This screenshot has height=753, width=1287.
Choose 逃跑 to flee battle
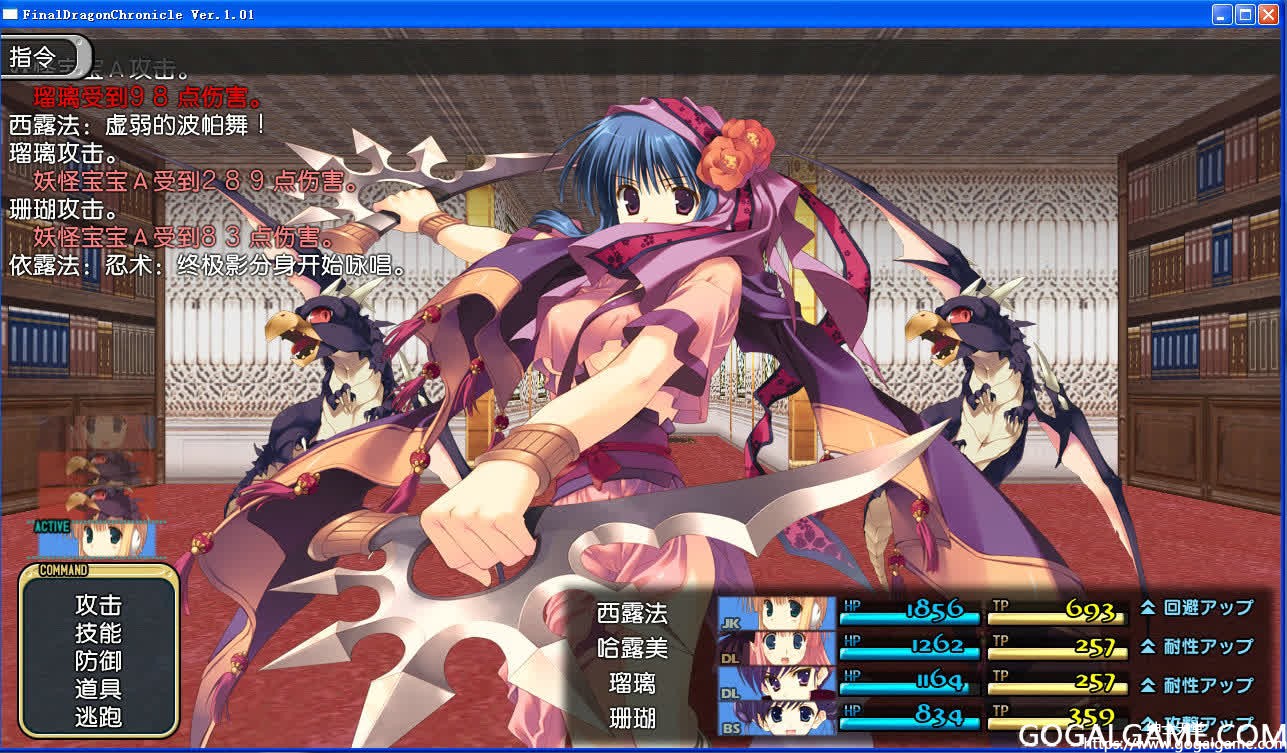[98, 717]
